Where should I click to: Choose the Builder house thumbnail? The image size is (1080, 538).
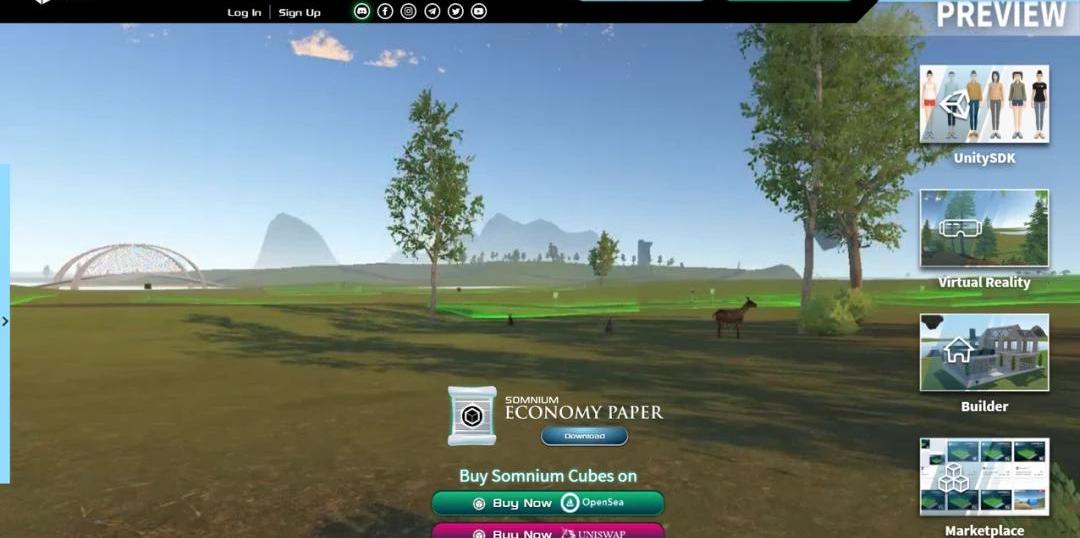pos(984,352)
